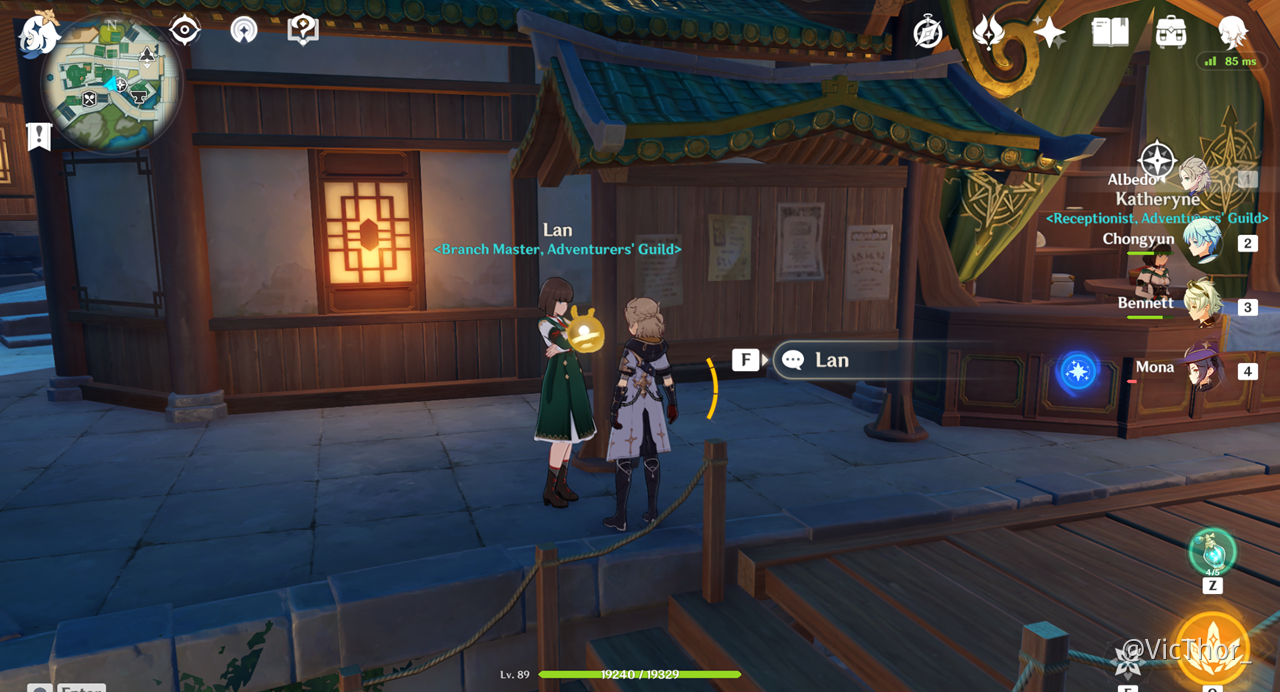
Task: Open the character screen icon
Action: pos(1232,32)
